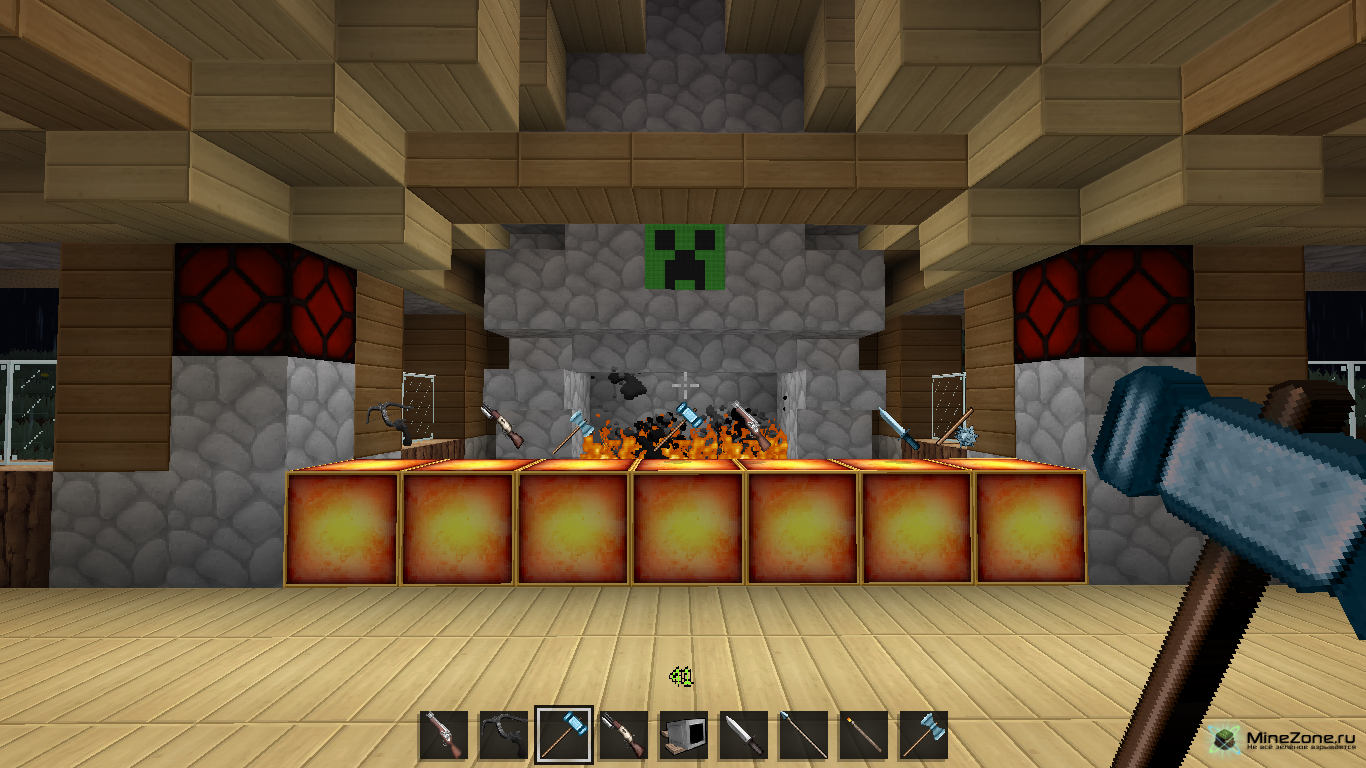
Task: Select the blue-tipped spear slot
Action: point(803,736)
